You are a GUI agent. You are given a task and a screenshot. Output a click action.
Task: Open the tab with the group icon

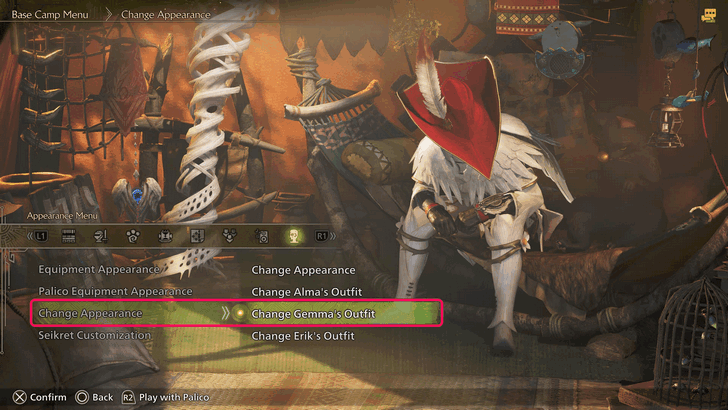(230, 237)
